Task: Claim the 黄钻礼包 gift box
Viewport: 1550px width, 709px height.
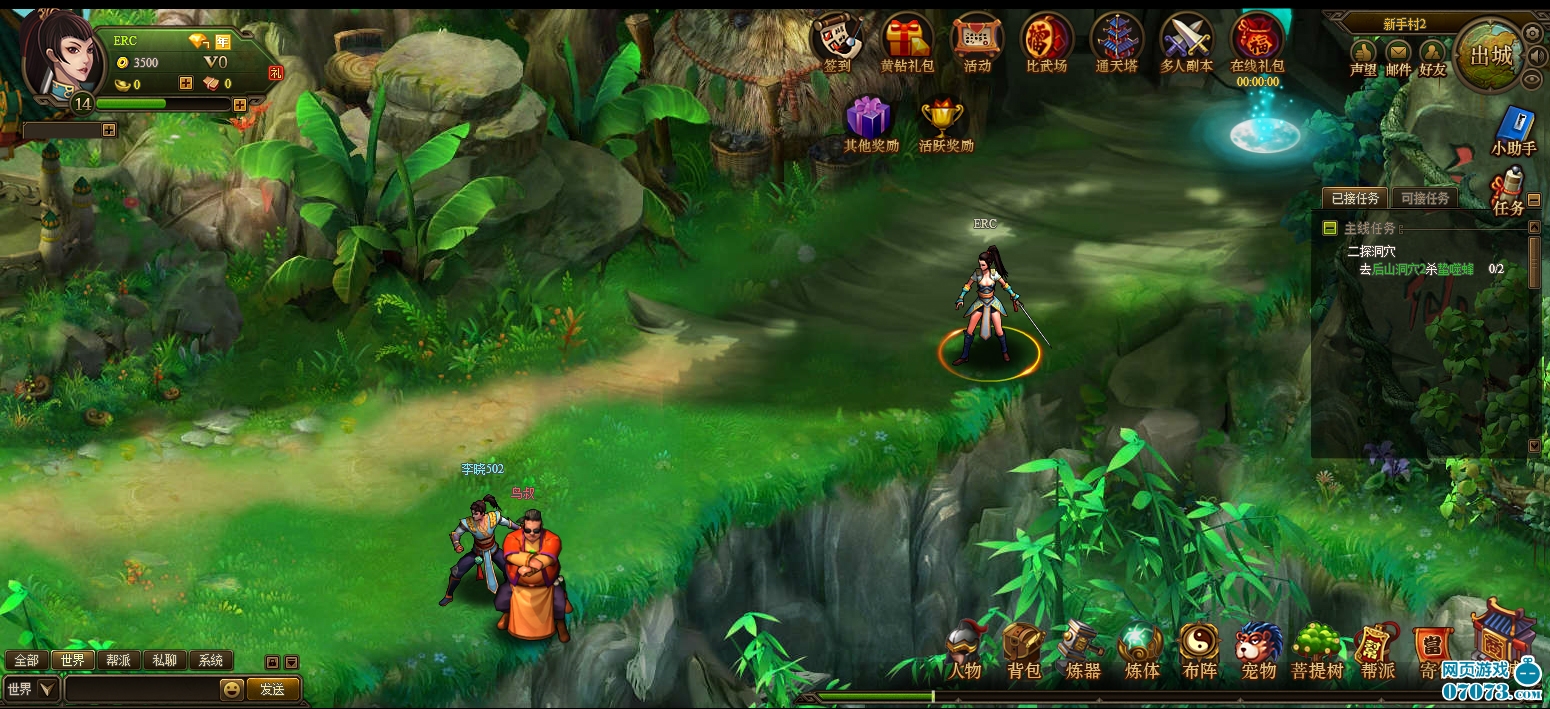Action: pyautogui.click(x=907, y=40)
